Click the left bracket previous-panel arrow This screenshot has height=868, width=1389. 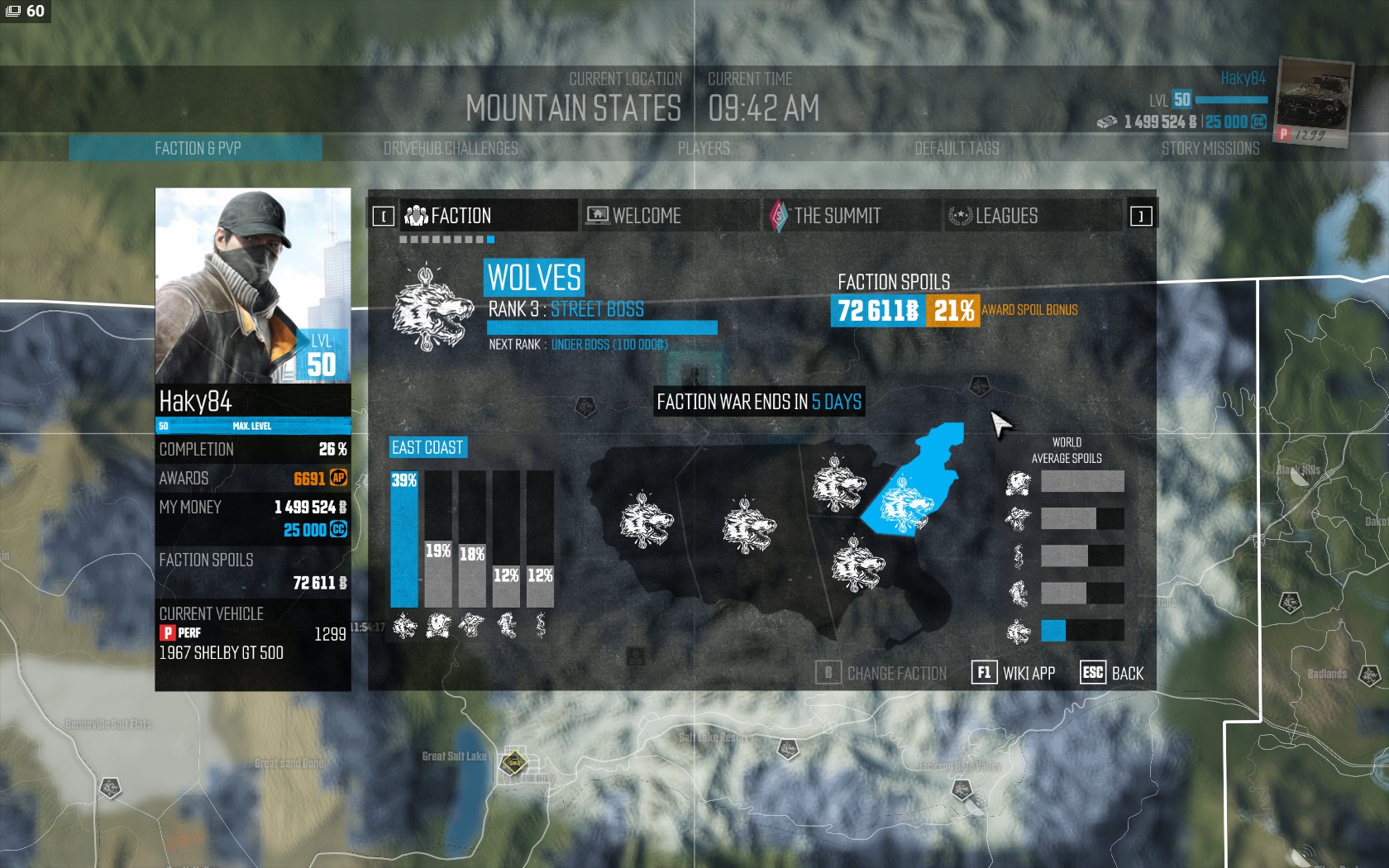384,217
